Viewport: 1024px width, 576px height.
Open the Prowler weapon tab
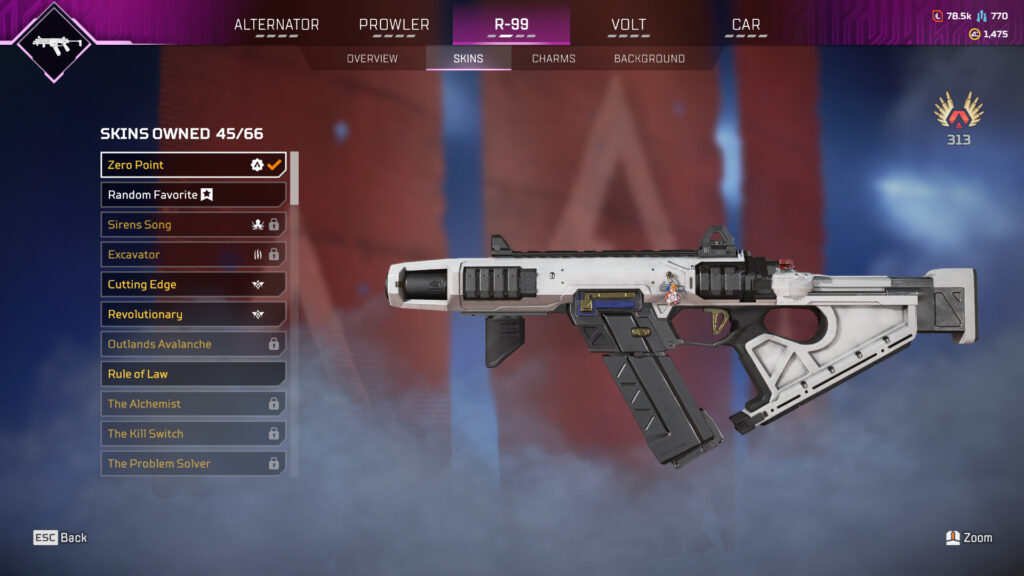coord(394,25)
